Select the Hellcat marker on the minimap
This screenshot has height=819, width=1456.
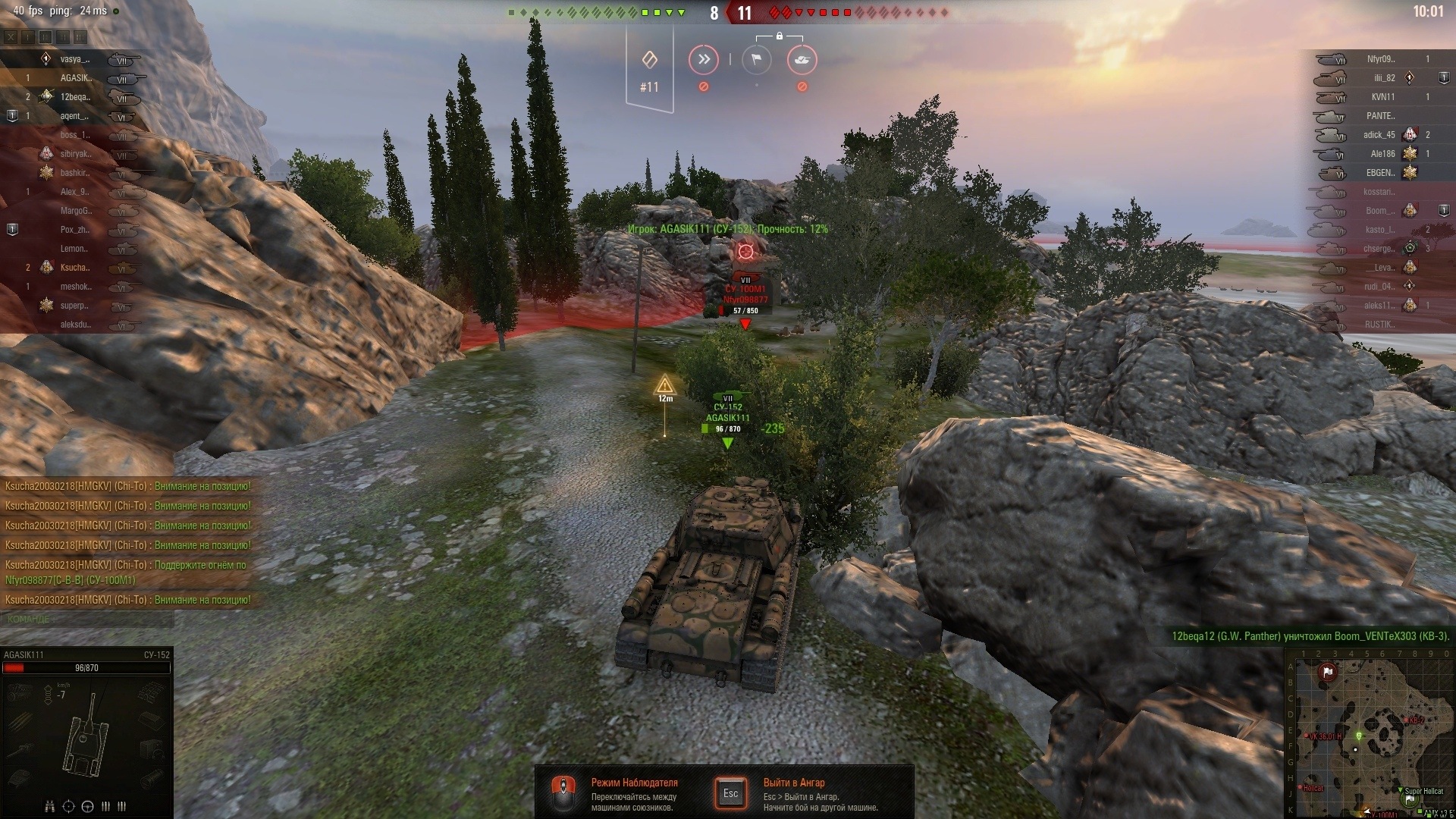pos(1313,789)
